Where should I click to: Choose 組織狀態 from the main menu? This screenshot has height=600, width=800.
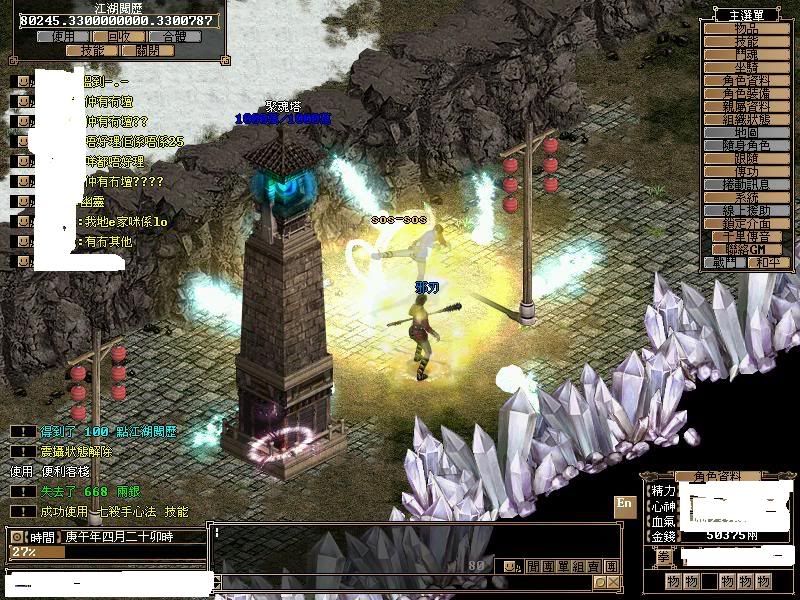point(747,119)
